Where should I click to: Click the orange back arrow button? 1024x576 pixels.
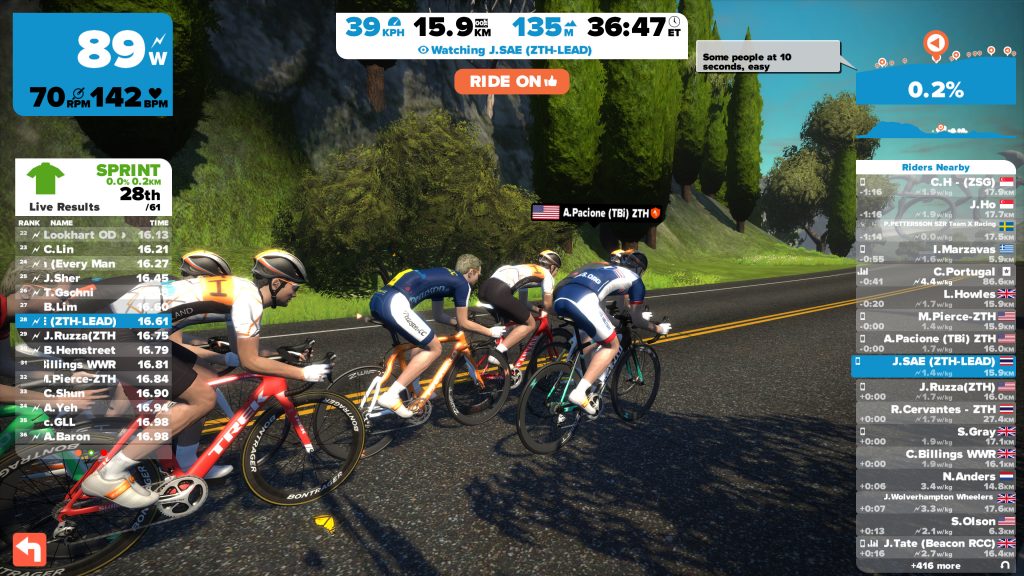pos(29,549)
